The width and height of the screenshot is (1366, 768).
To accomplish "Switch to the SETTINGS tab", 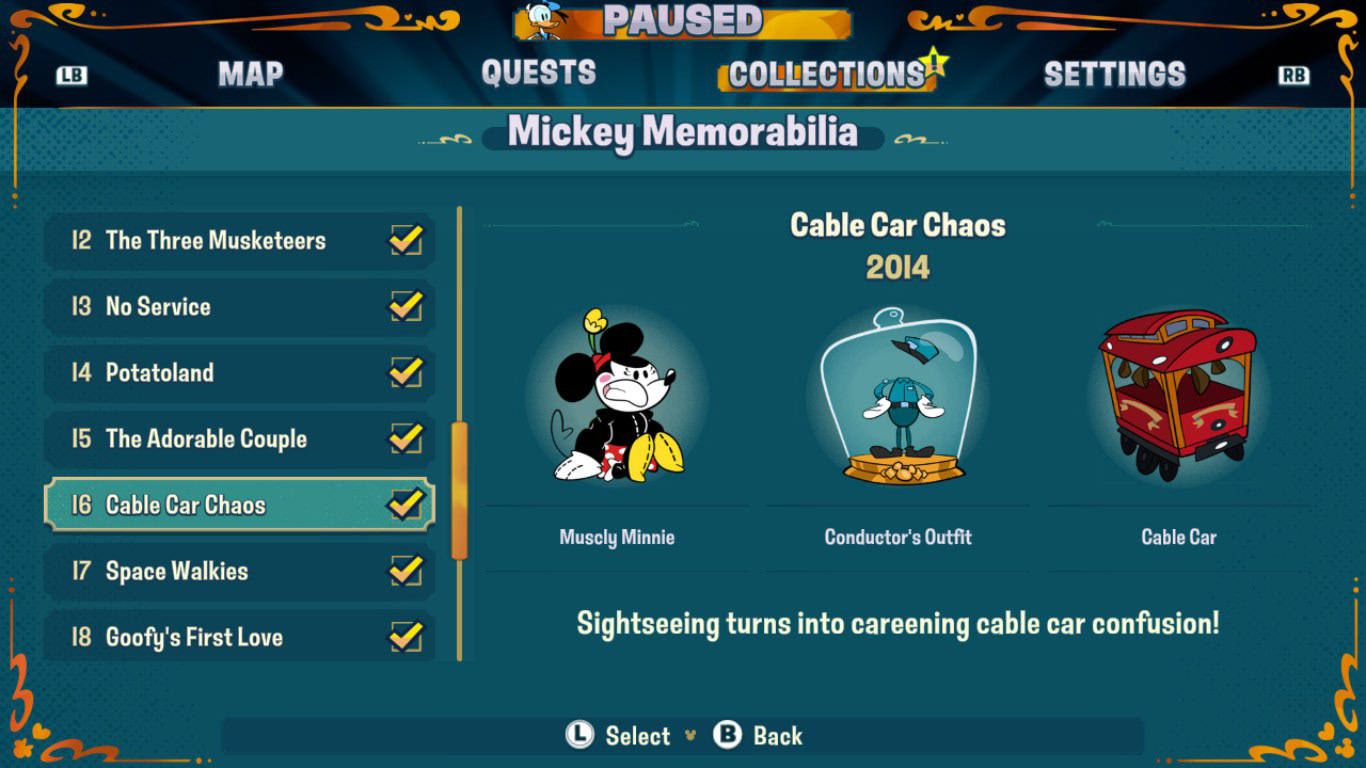I will click(1115, 73).
